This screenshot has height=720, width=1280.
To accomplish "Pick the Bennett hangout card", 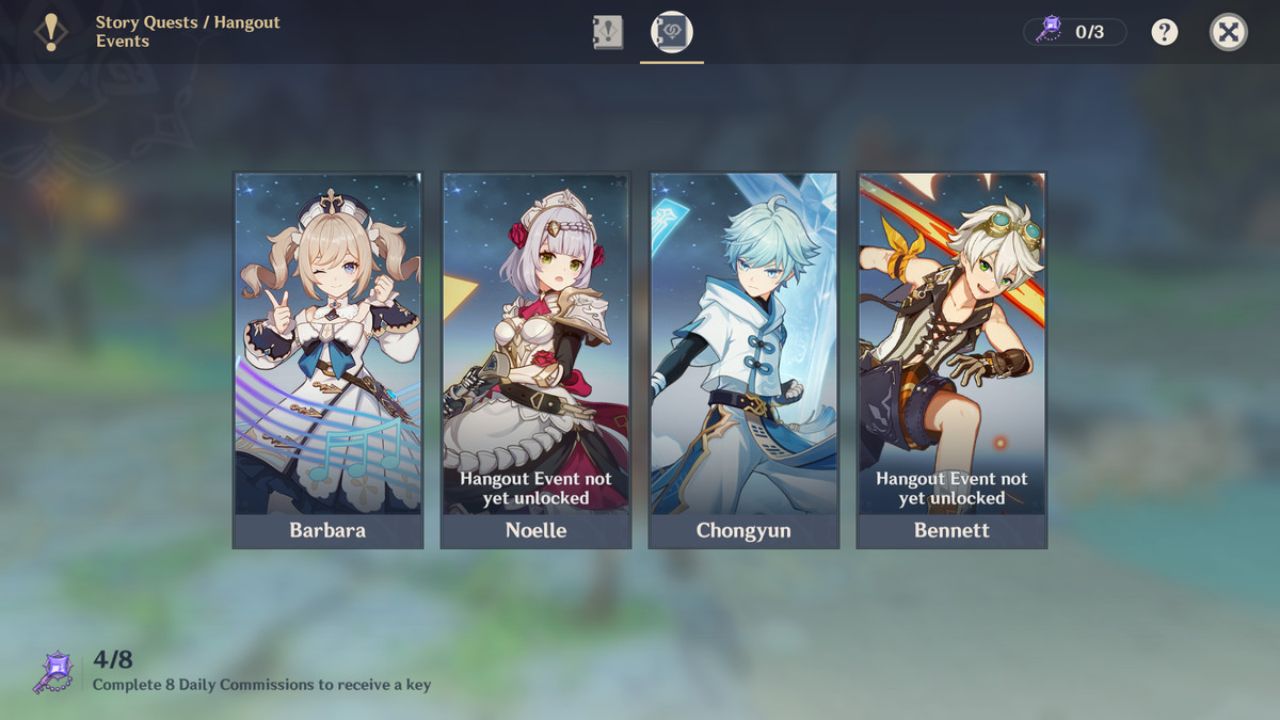I will pyautogui.click(x=951, y=360).
